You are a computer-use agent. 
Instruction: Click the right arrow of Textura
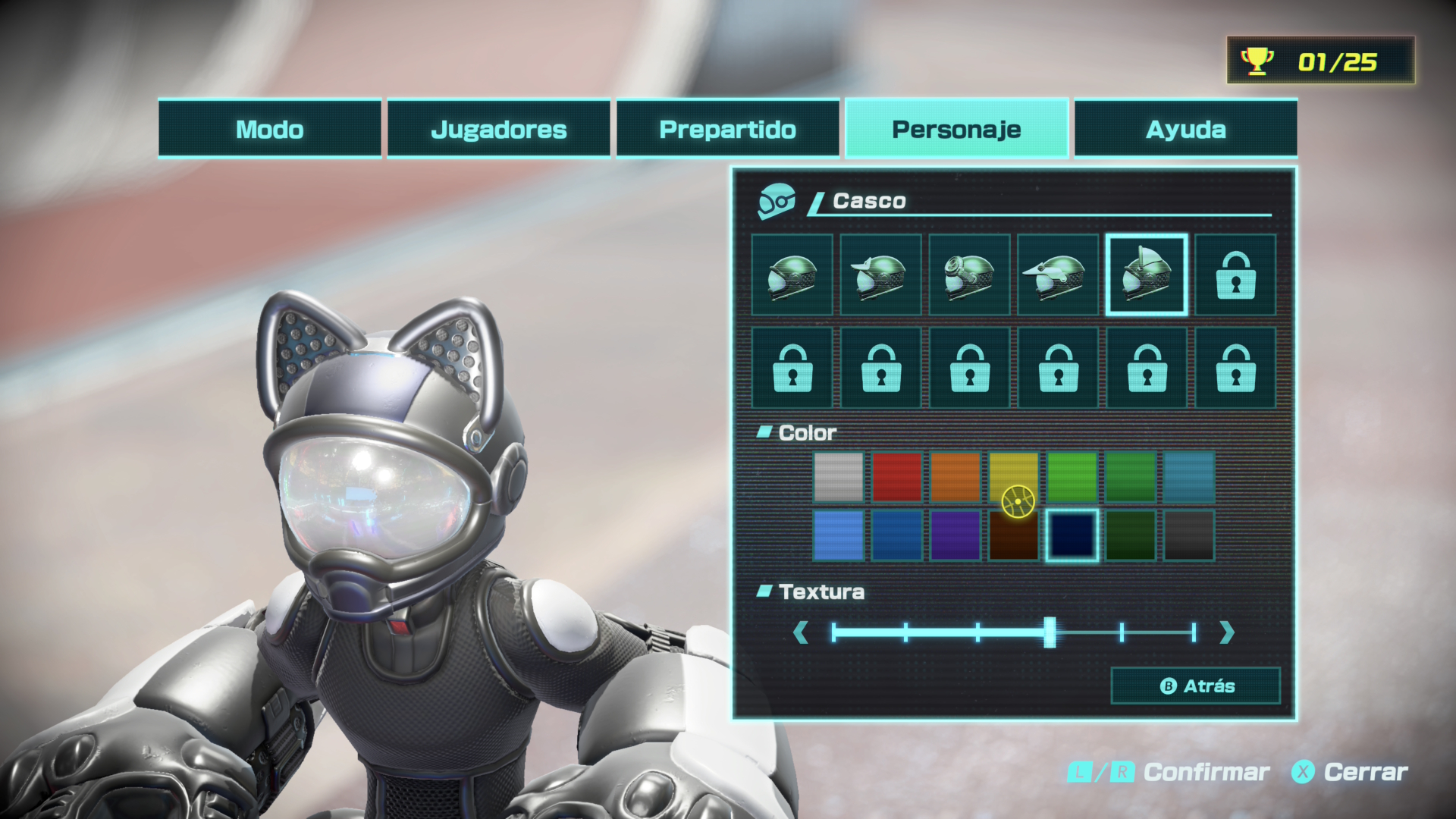pos(1227,632)
